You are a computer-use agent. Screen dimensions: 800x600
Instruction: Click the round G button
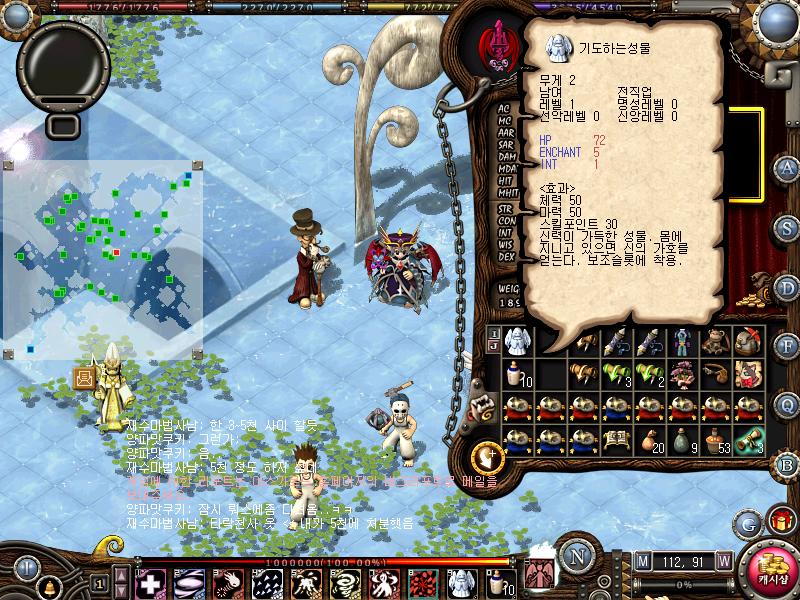[x=747, y=522]
